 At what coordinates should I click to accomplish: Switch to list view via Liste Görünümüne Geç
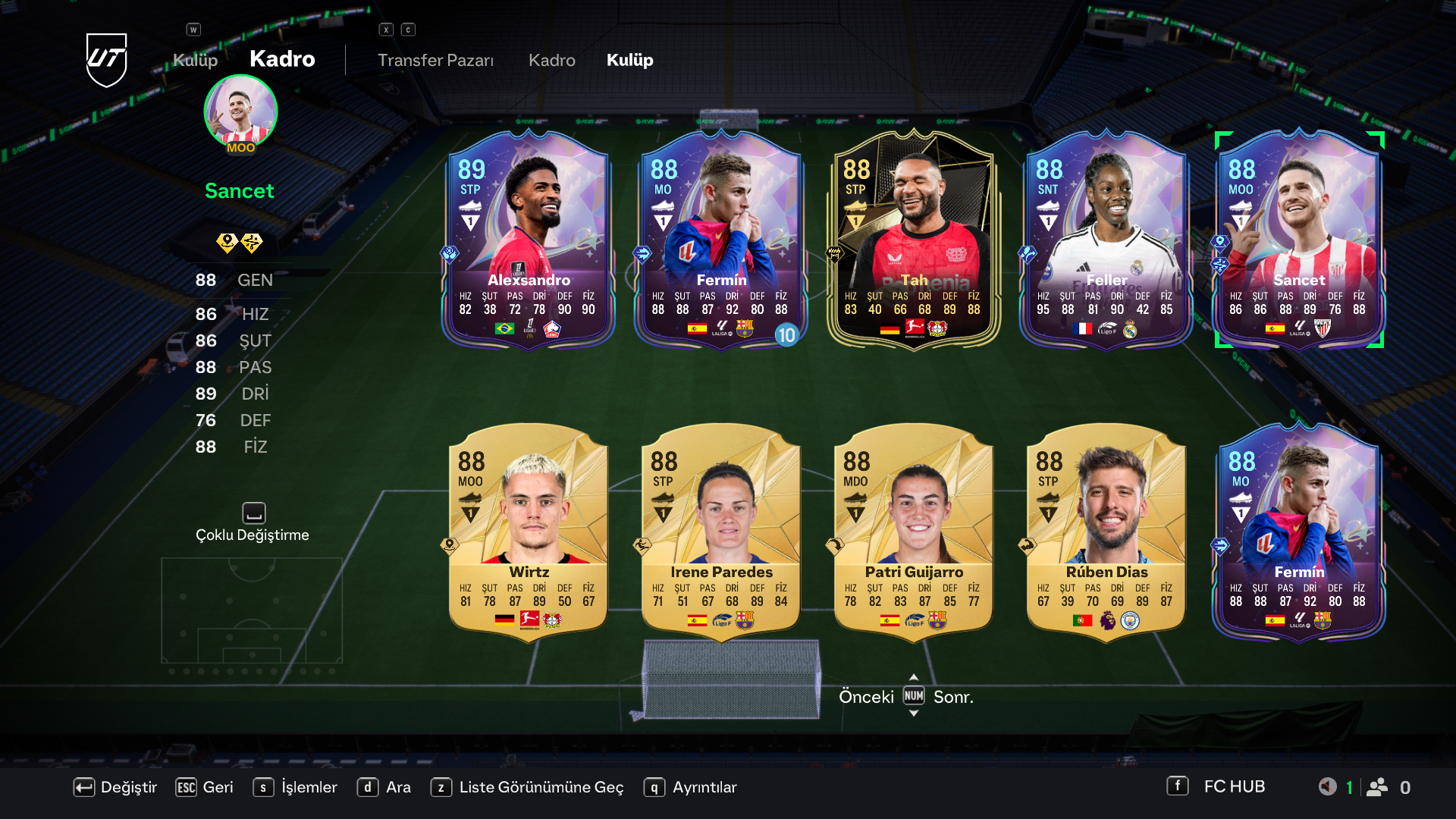coord(528,787)
